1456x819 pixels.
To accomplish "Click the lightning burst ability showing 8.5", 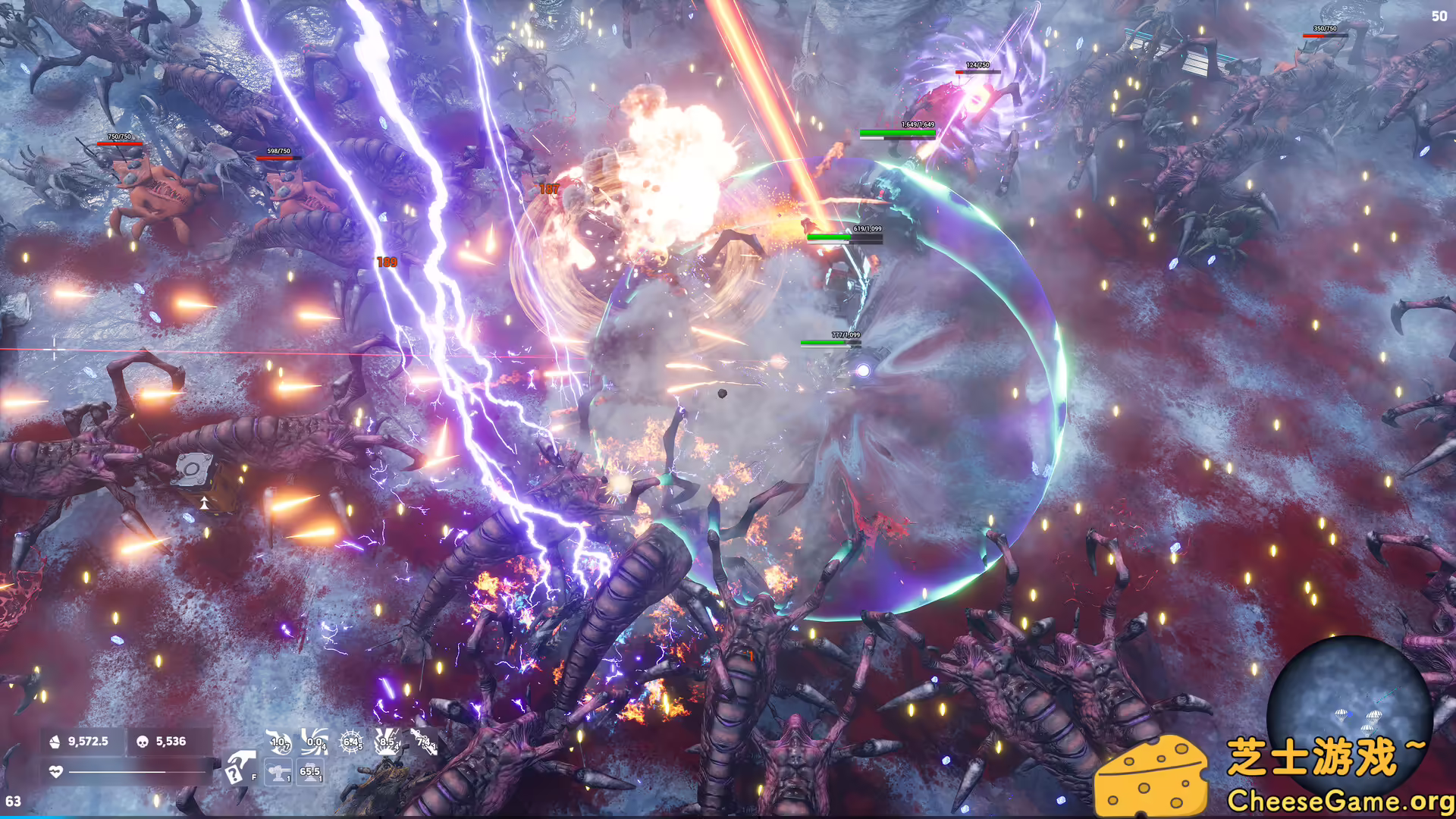I will 387,741.
